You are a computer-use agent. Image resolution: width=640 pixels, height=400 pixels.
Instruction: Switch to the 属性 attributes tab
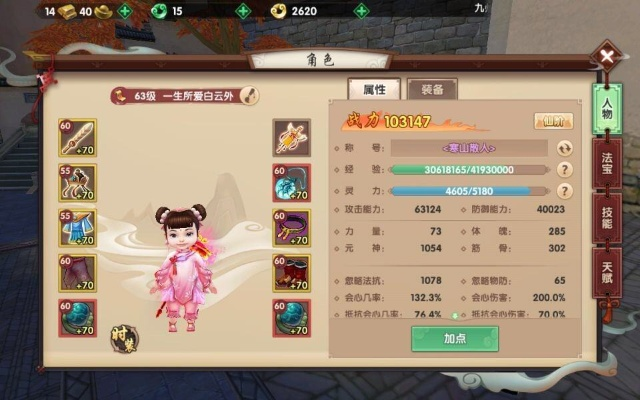coord(374,88)
